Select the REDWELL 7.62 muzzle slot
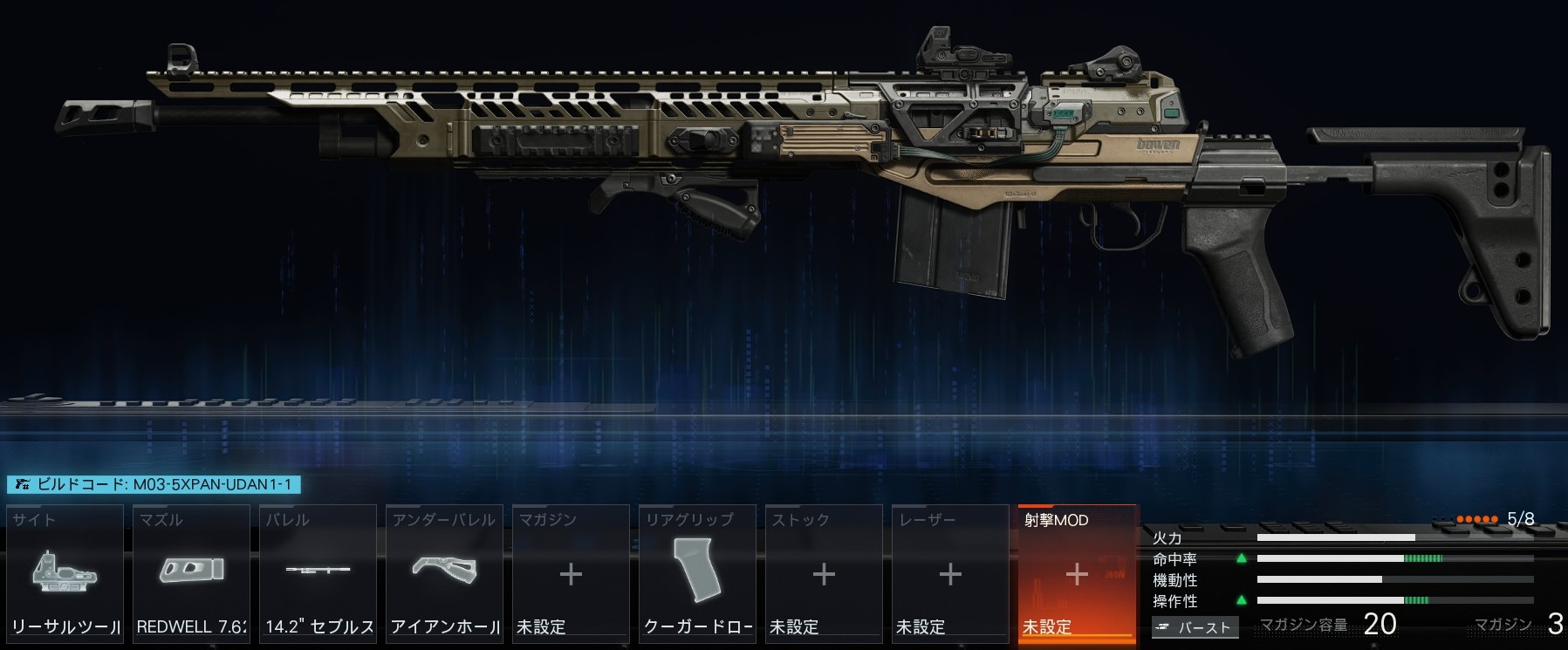Viewport: 1568px width, 650px height. click(192, 573)
